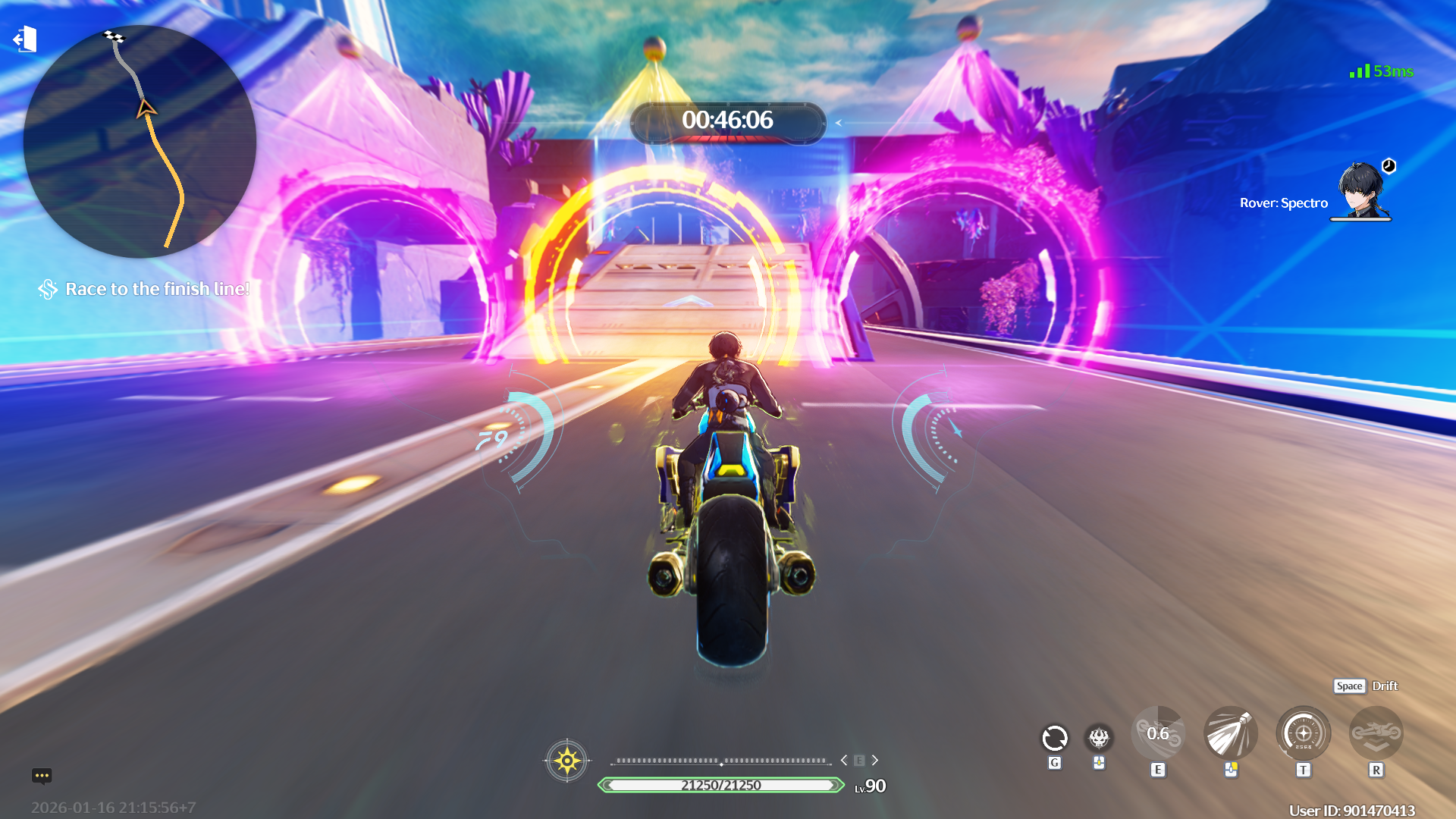1456x819 pixels.
Task: Click the yellow Spectro sun emblem
Action: pos(566,760)
